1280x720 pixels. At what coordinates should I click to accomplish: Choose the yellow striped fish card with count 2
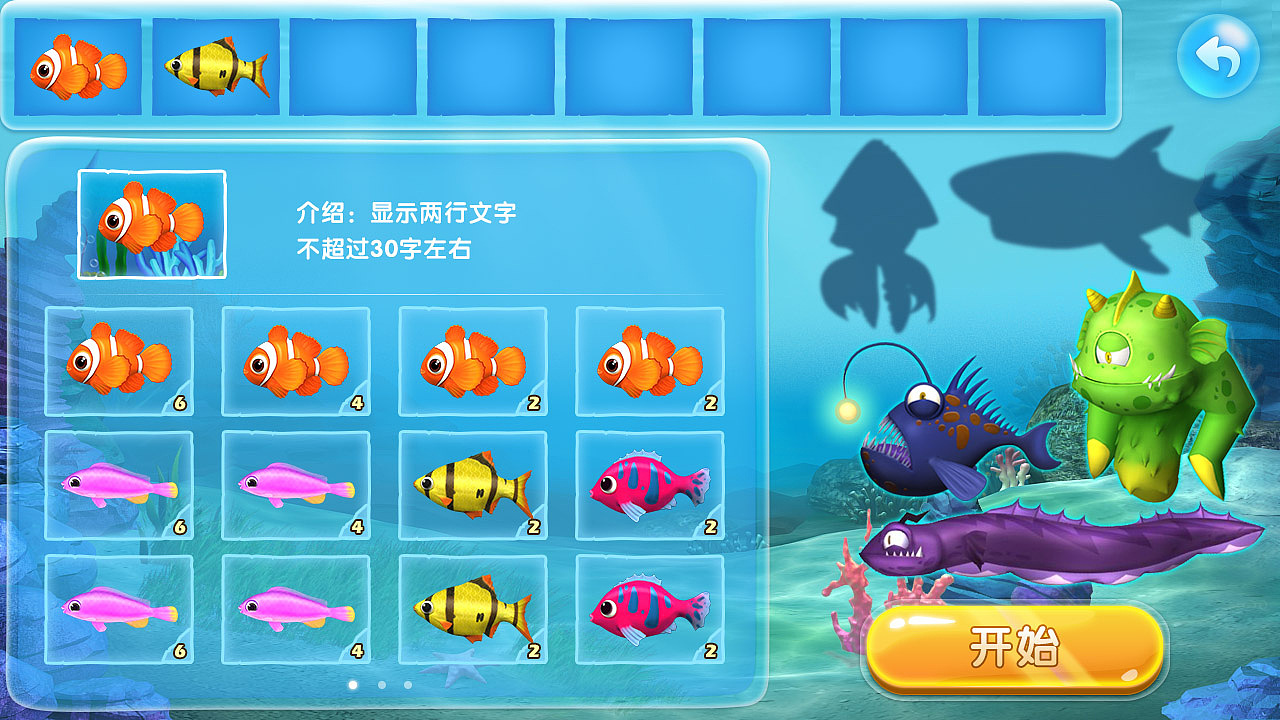click(473, 486)
